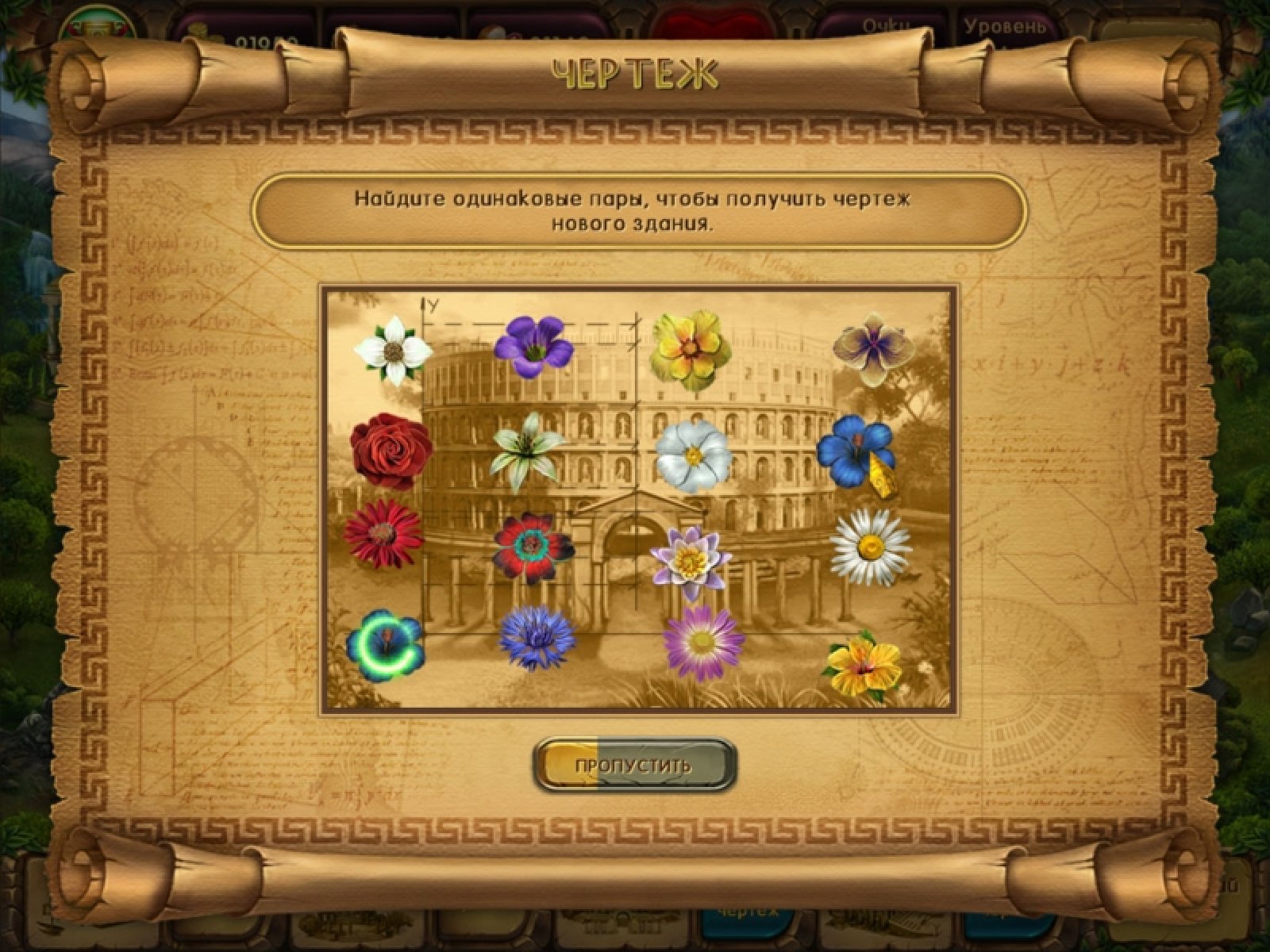The width and height of the screenshot is (1270, 952).
Task: Pick the white four-petal flower with brown center
Action: (392, 350)
